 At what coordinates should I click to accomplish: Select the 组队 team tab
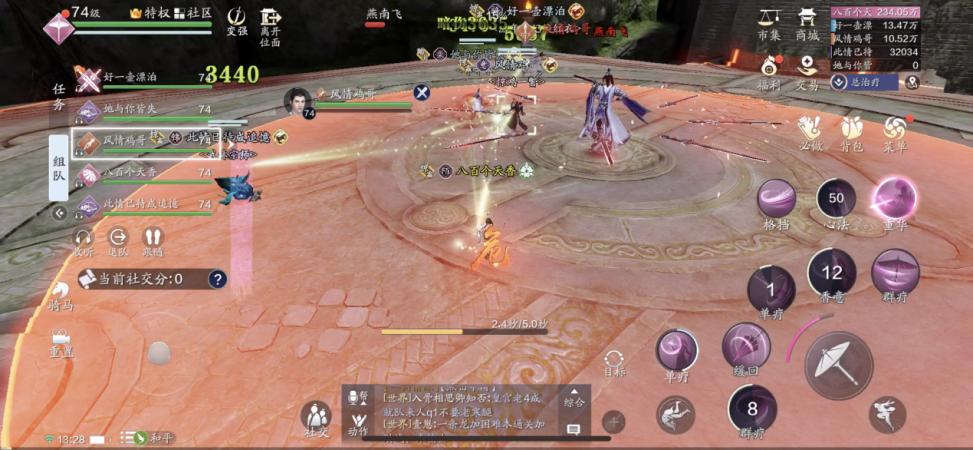[59, 162]
